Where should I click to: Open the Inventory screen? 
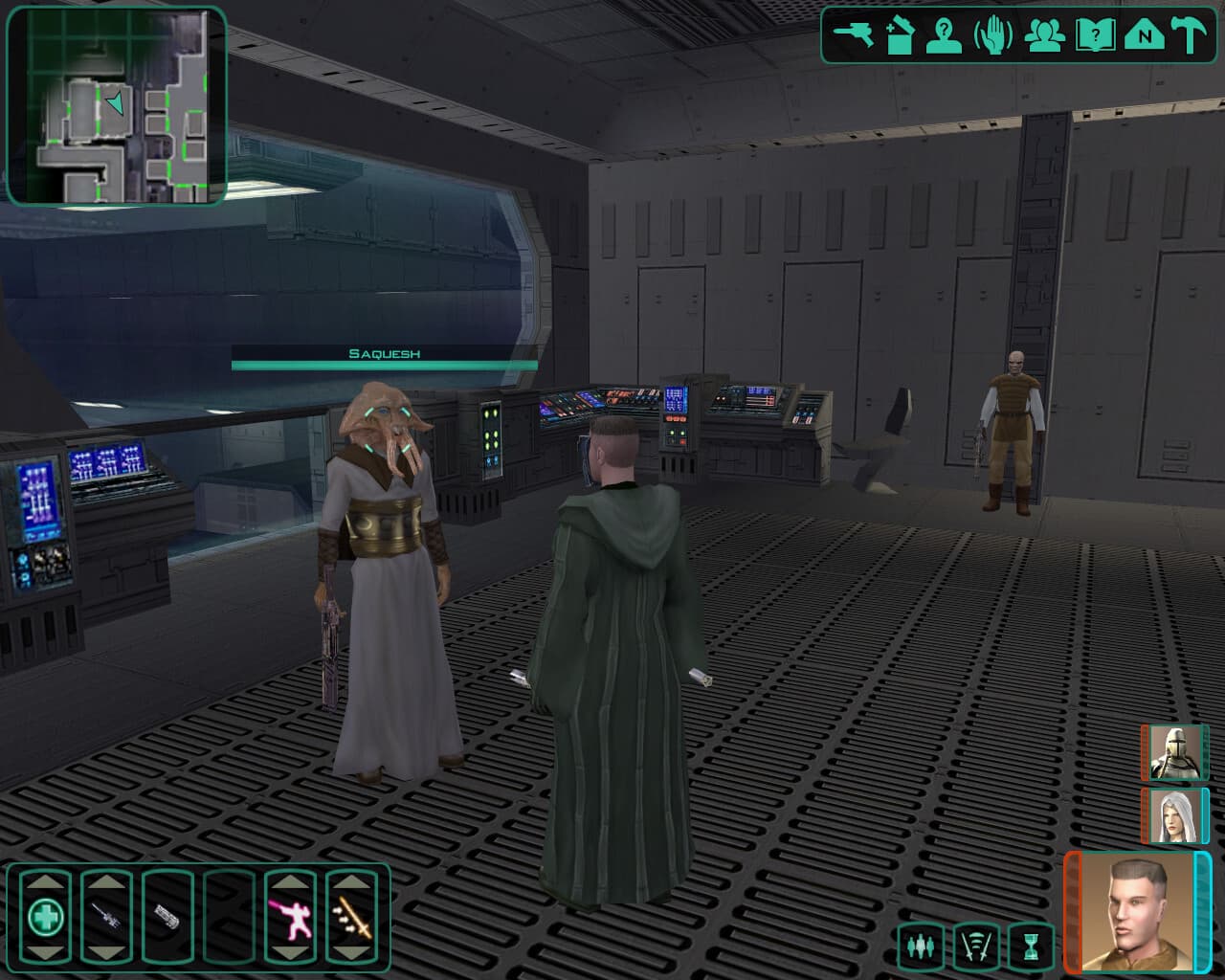coord(899,34)
